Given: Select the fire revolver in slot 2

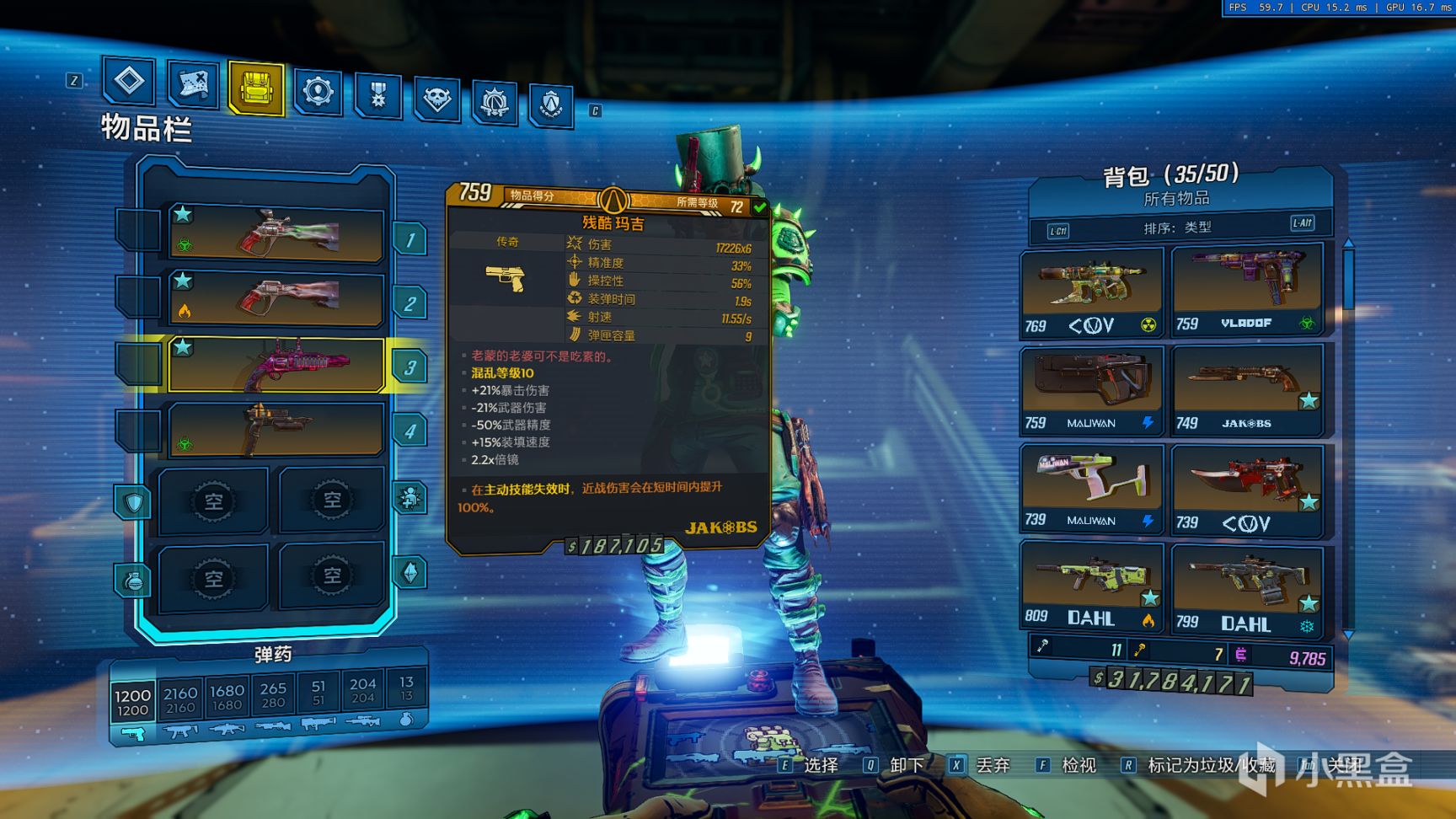Looking at the screenshot, I should pyautogui.click(x=276, y=298).
